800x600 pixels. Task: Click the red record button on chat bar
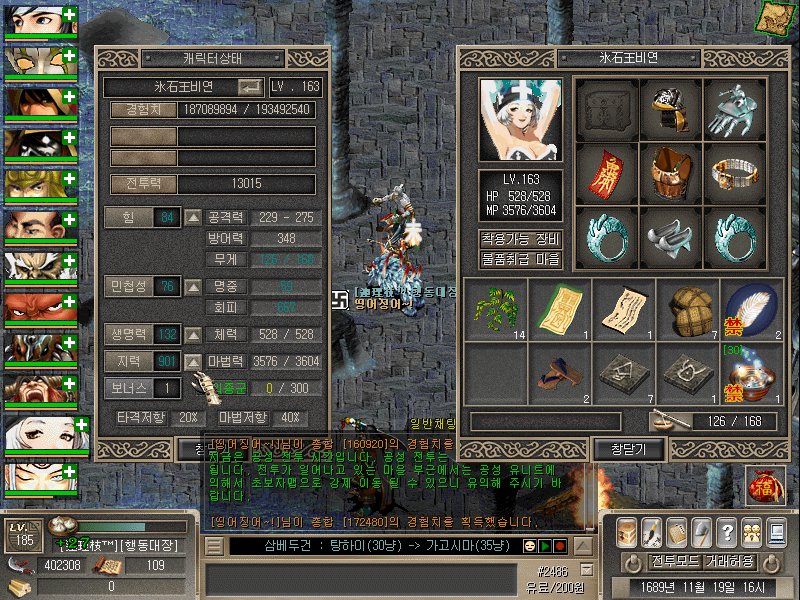(561, 547)
